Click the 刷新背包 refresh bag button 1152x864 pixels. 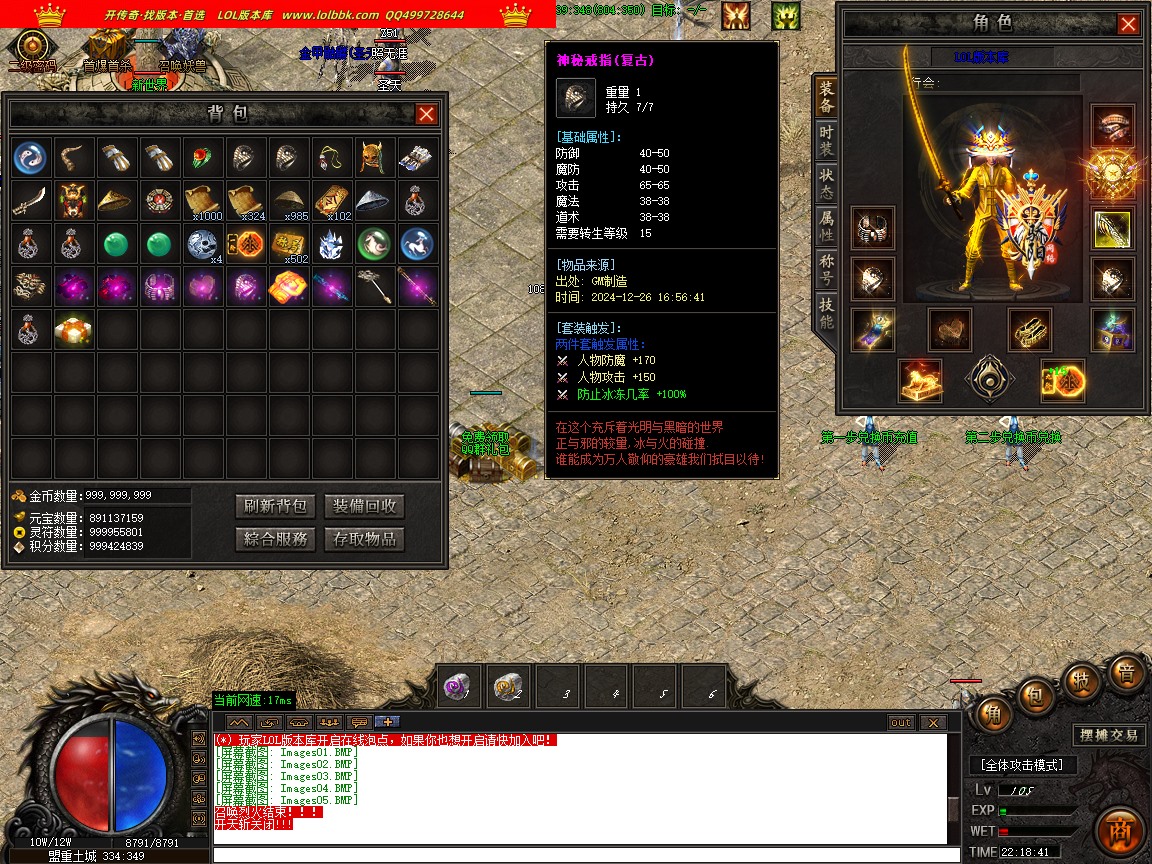coord(275,506)
